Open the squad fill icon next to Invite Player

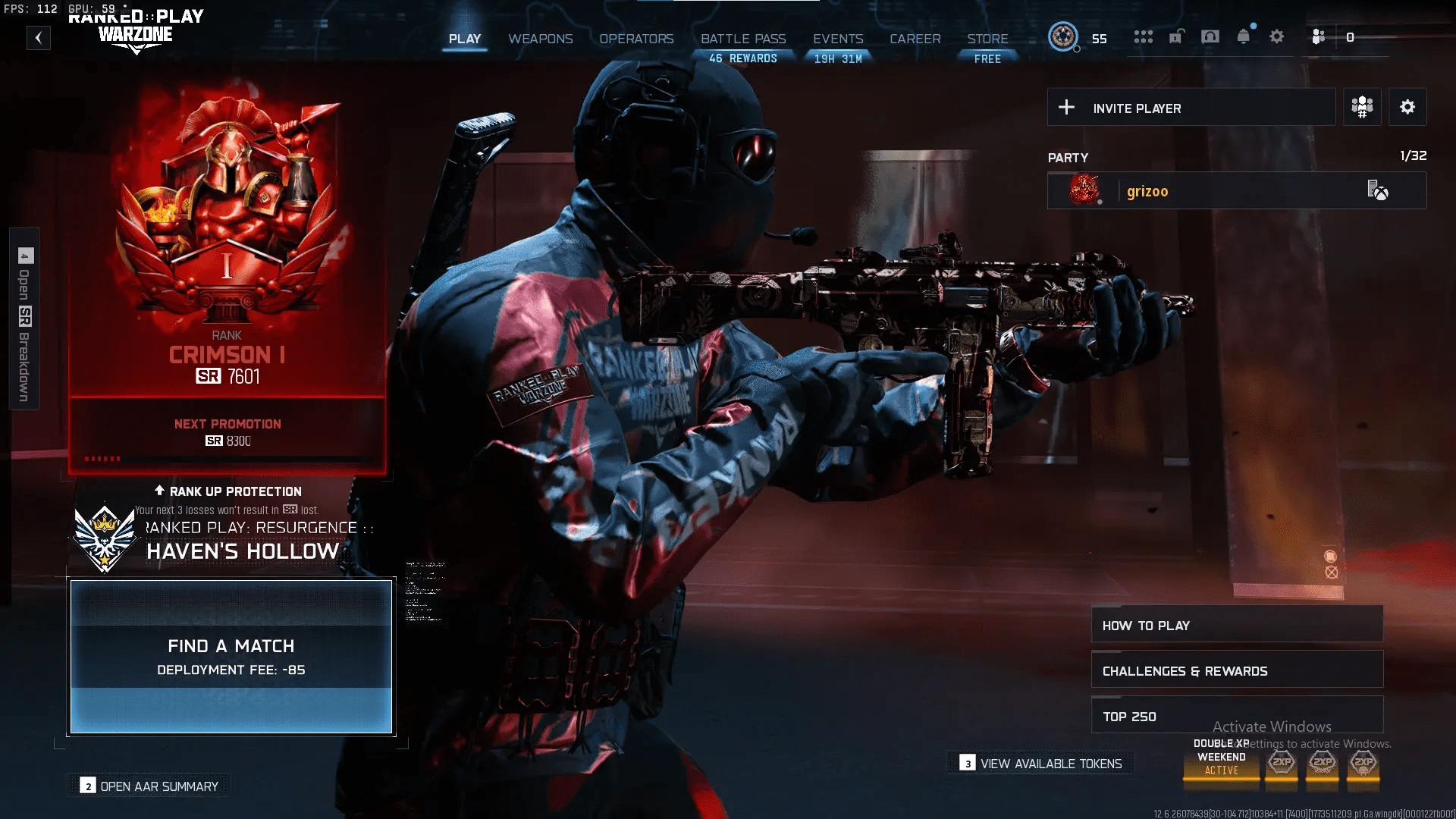point(1362,106)
